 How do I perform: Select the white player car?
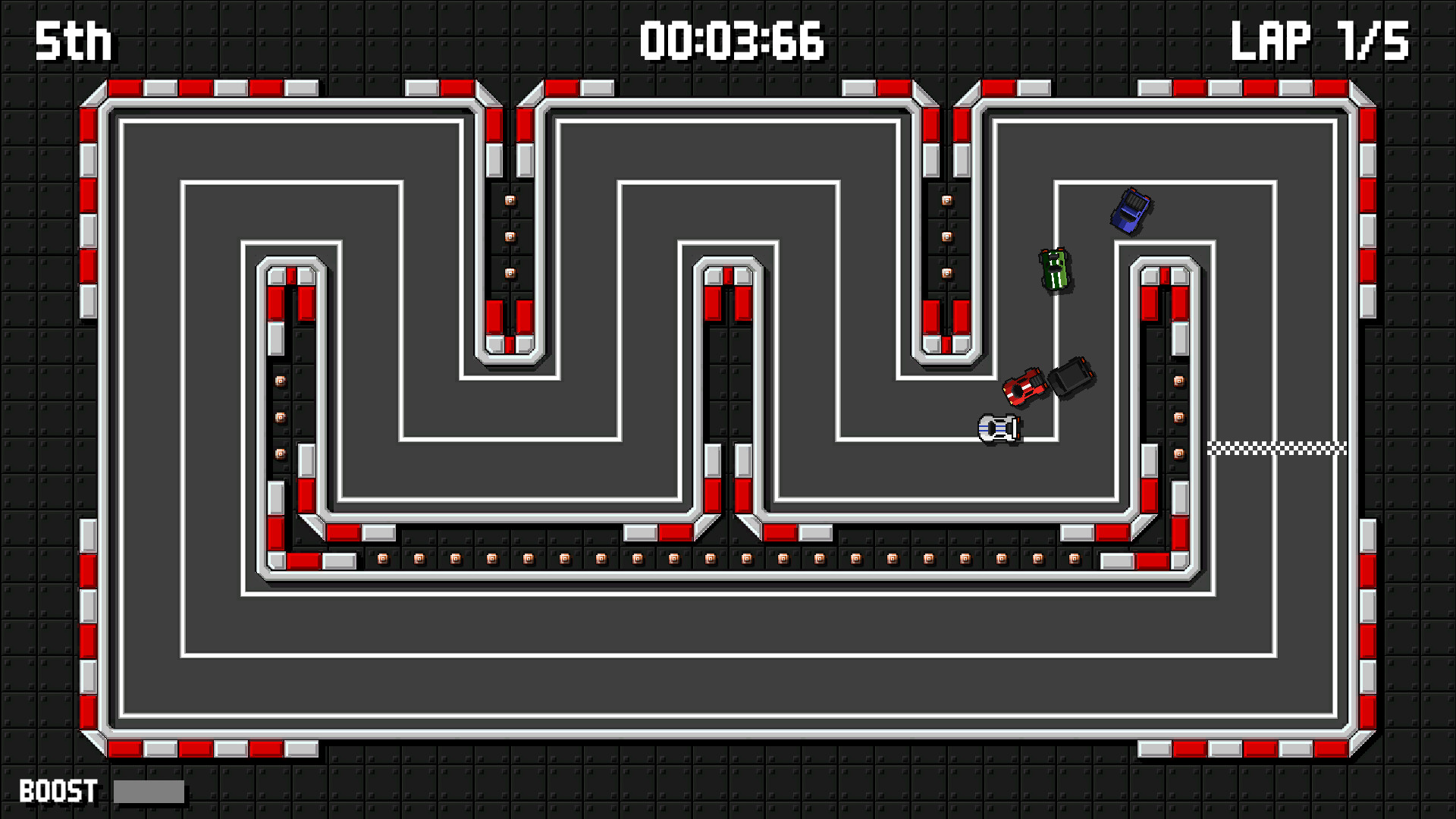pos(997,428)
